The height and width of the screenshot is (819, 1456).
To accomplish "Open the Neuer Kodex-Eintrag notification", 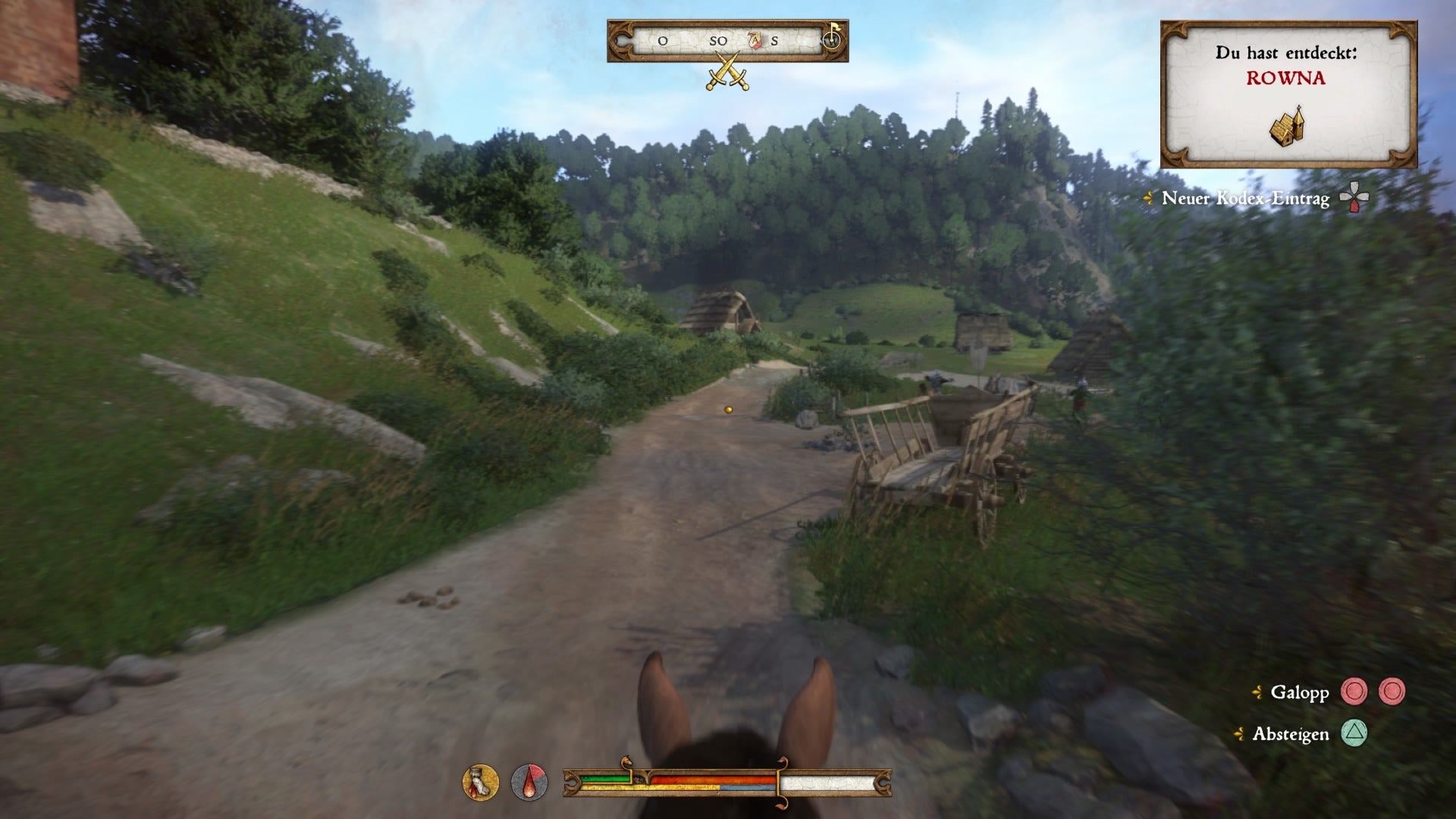I will pyautogui.click(x=1244, y=199).
